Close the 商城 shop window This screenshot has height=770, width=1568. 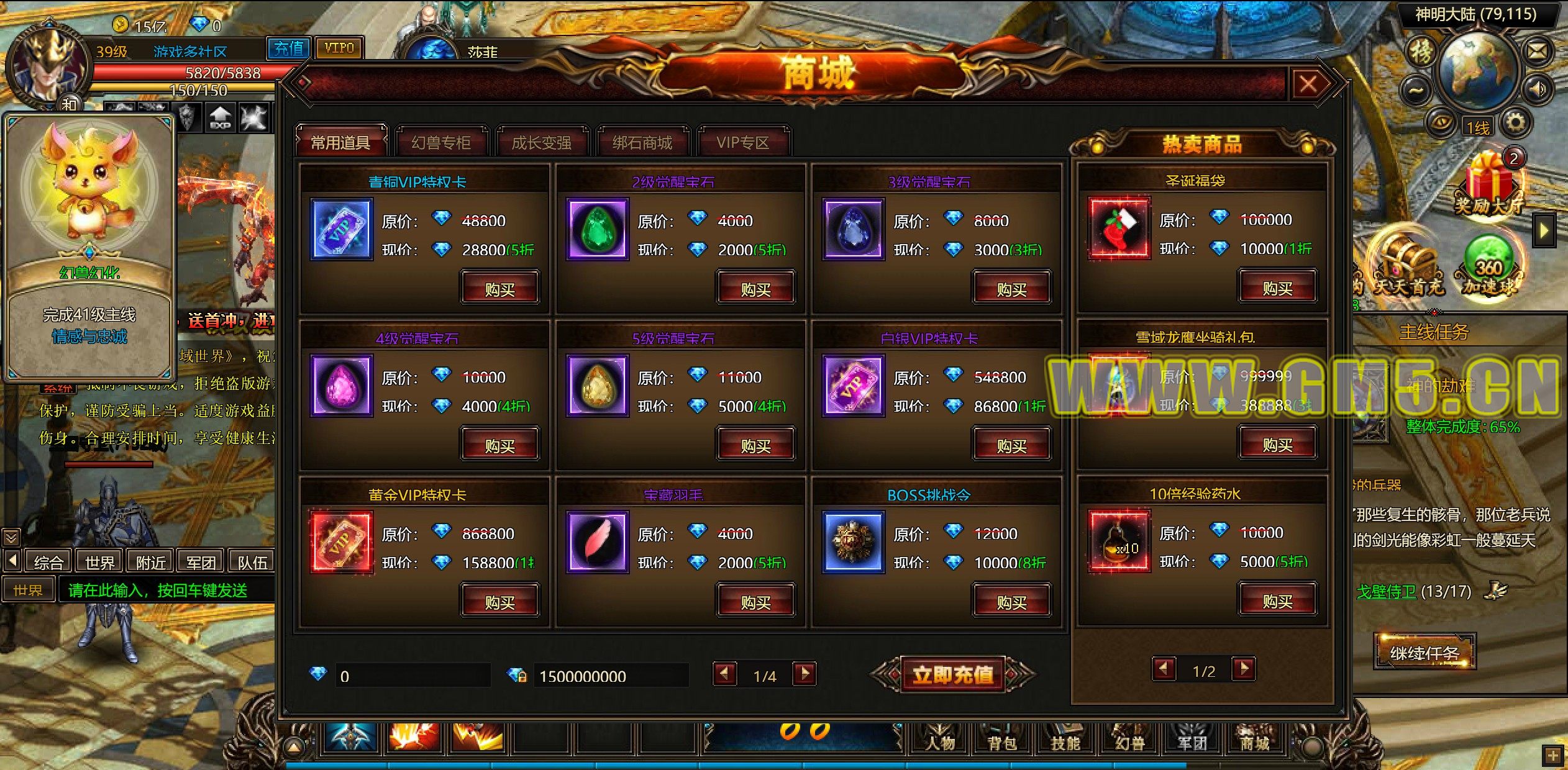tap(1308, 84)
